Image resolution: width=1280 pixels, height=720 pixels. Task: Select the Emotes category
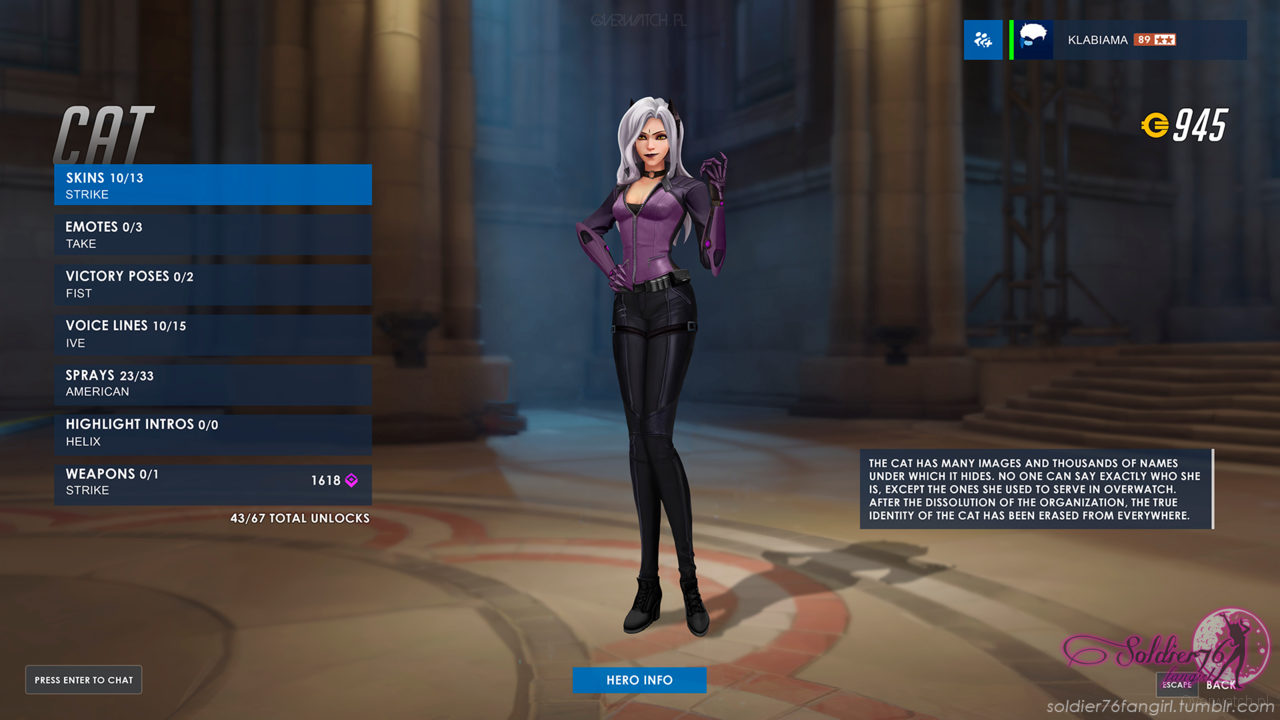(212, 235)
